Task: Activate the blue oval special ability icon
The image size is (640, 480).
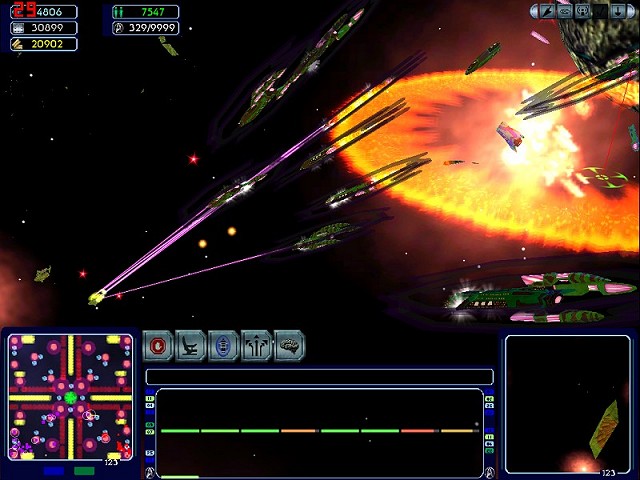Action: pos(223,346)
